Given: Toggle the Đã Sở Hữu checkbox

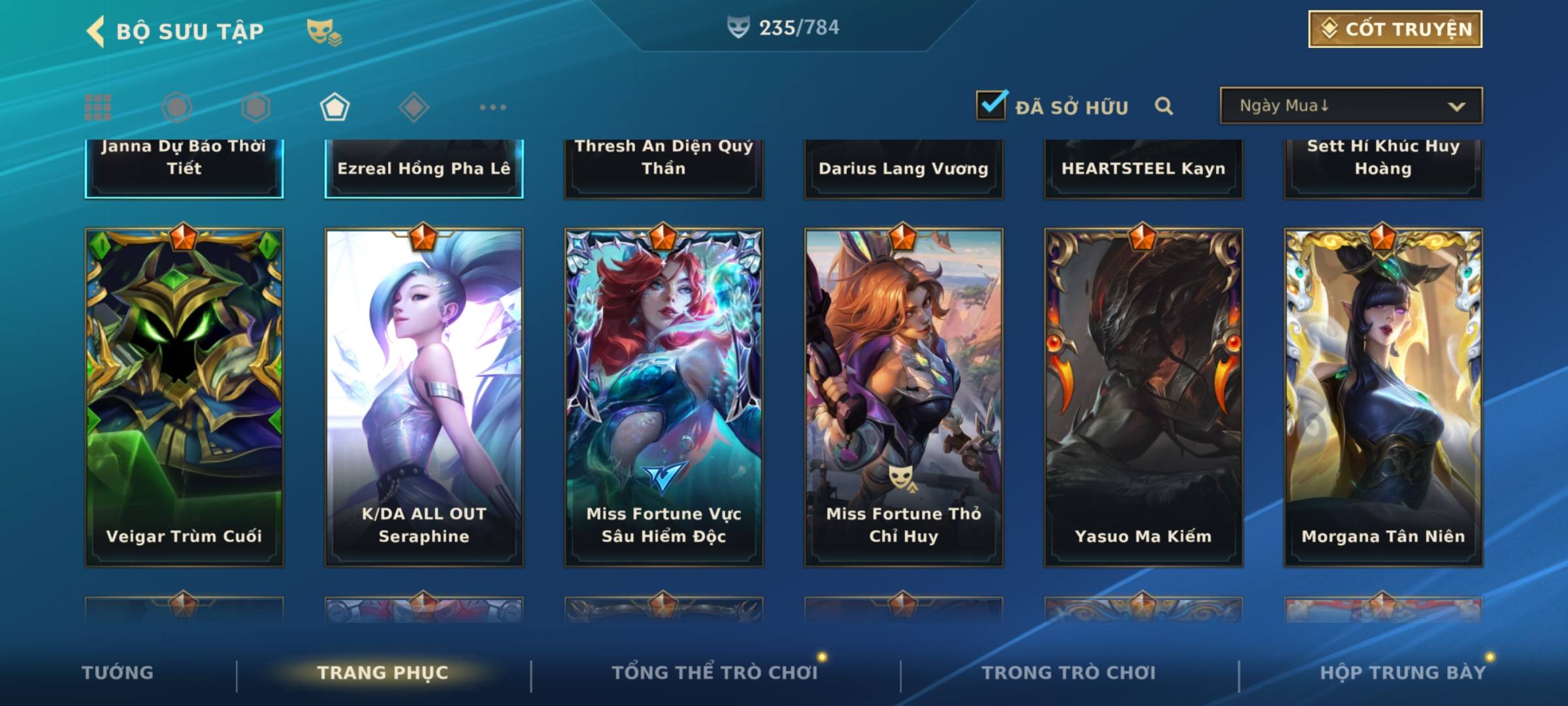Looking at the screenshot, I should pos(991,105).
